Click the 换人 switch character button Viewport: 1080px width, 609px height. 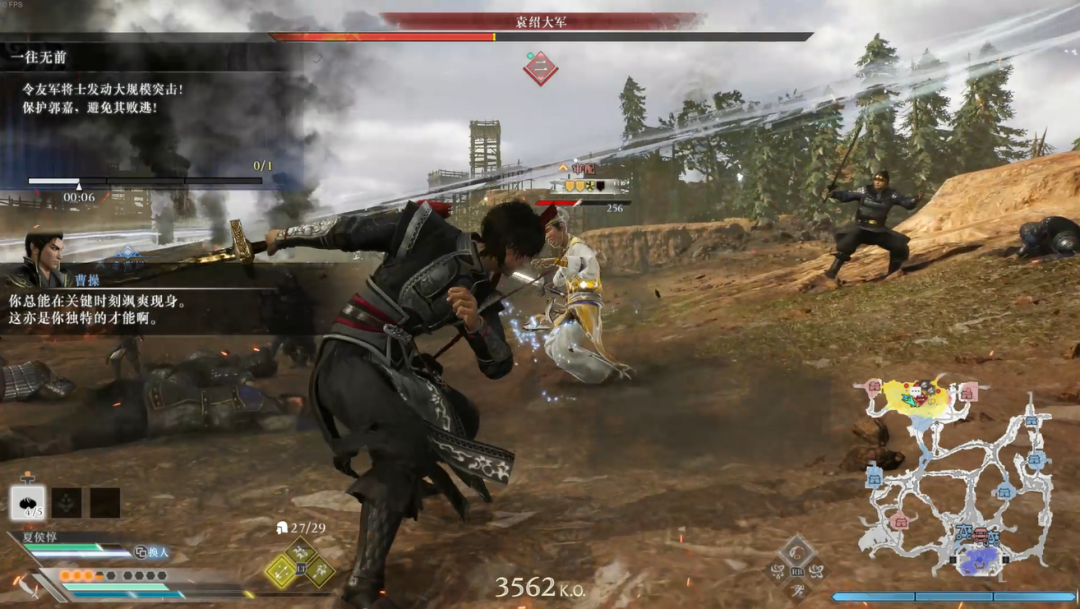pyautogui.click(x=152, y=552)
